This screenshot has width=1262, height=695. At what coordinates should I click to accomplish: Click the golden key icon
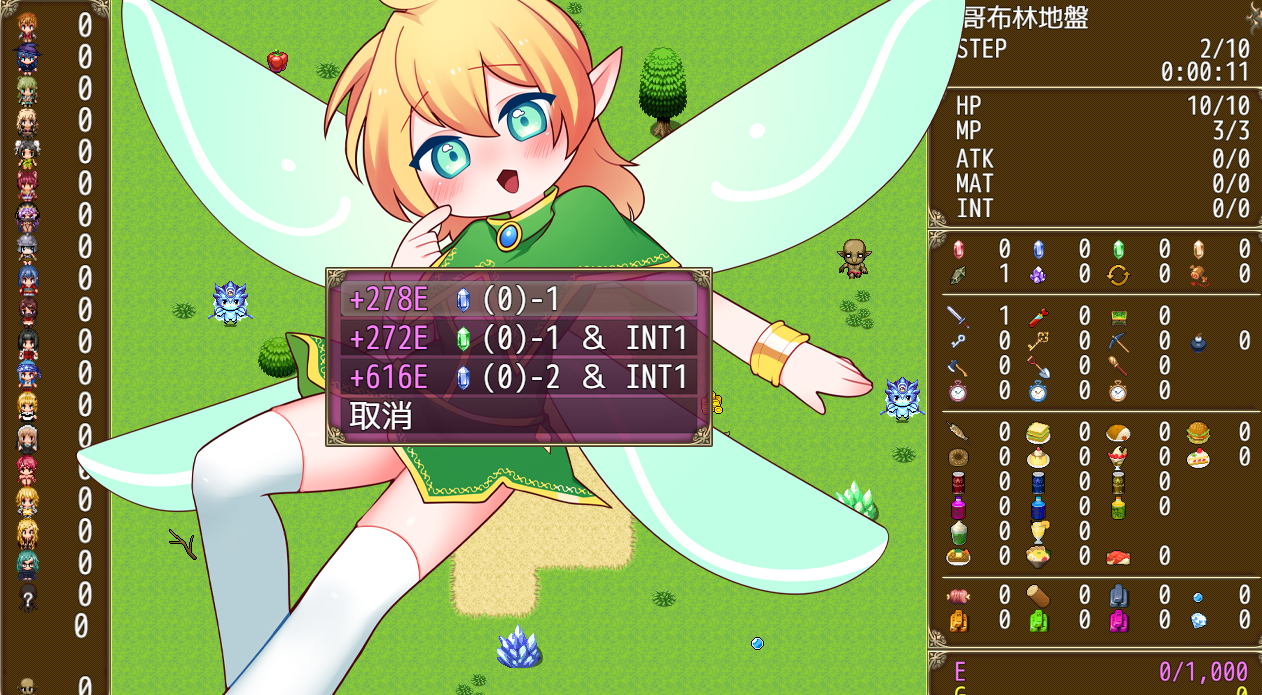click(x=1039, y=342)
